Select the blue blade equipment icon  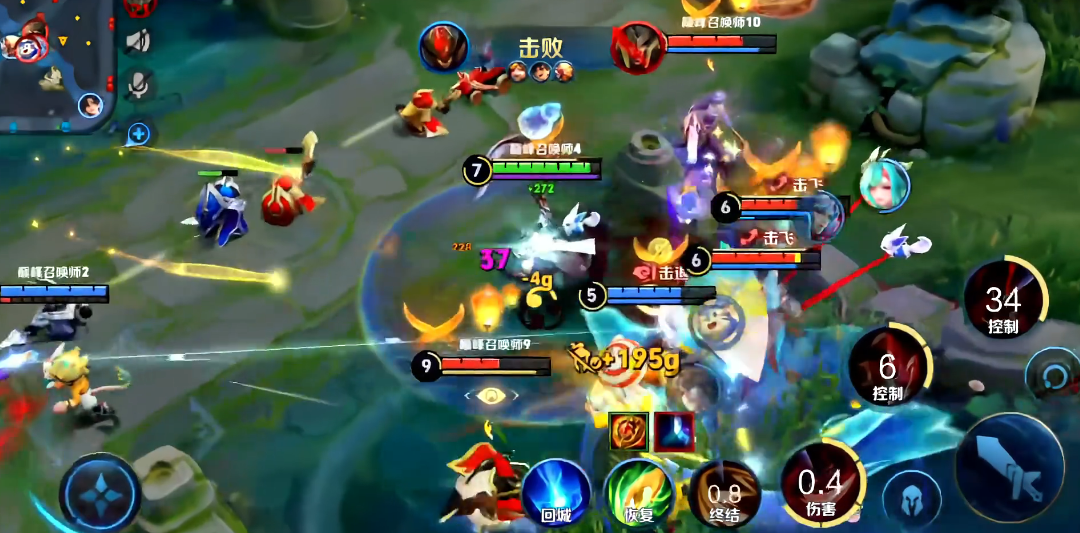(674, 431)
